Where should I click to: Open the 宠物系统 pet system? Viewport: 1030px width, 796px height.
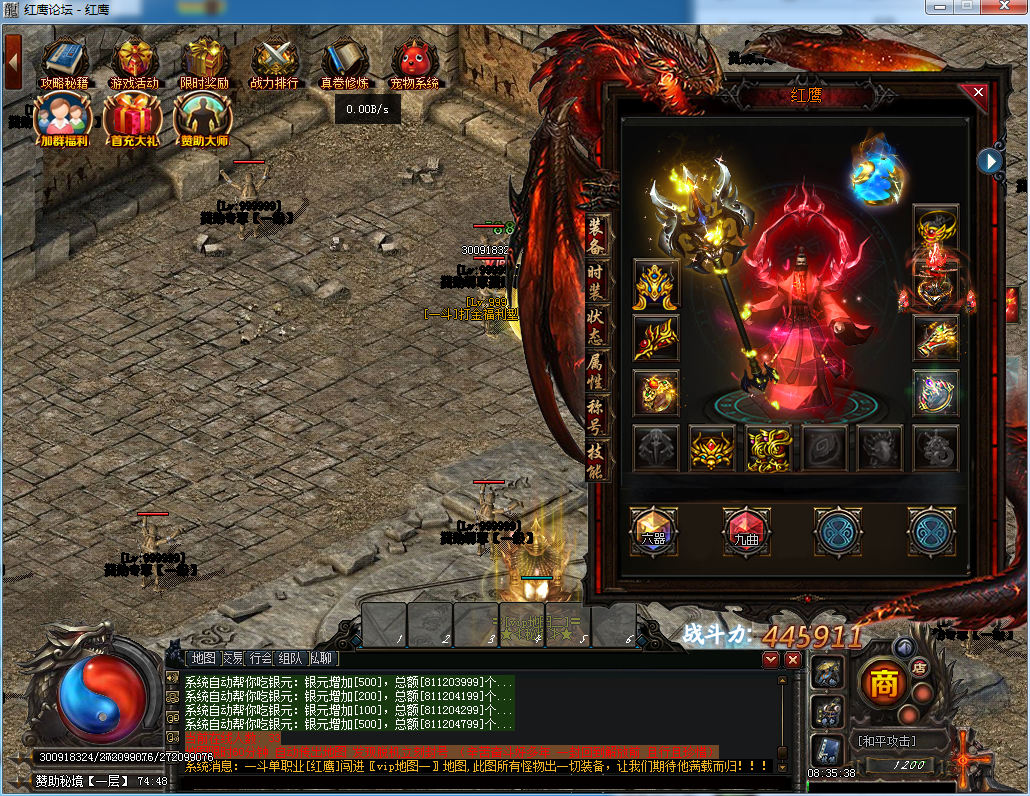414,62
